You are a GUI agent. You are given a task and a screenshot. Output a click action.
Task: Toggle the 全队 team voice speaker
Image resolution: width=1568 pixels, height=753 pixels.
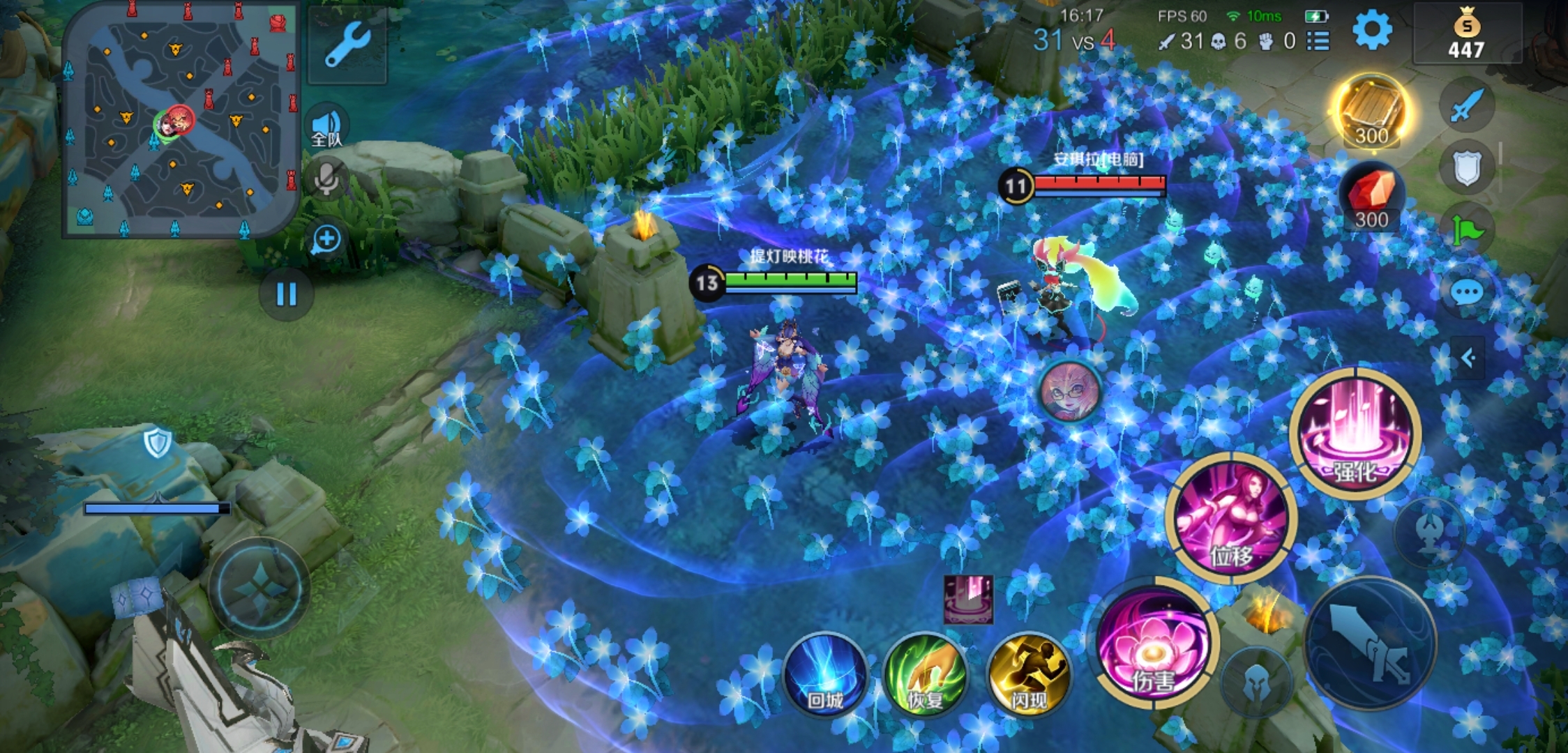(x=326, y=127)
